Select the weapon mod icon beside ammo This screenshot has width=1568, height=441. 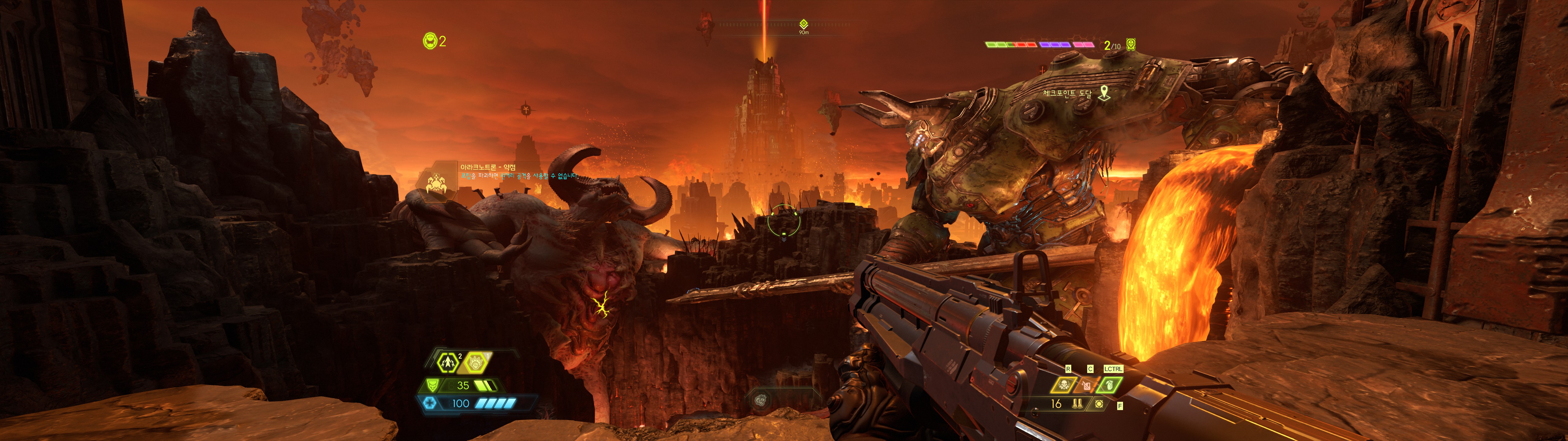(1099, 404)
